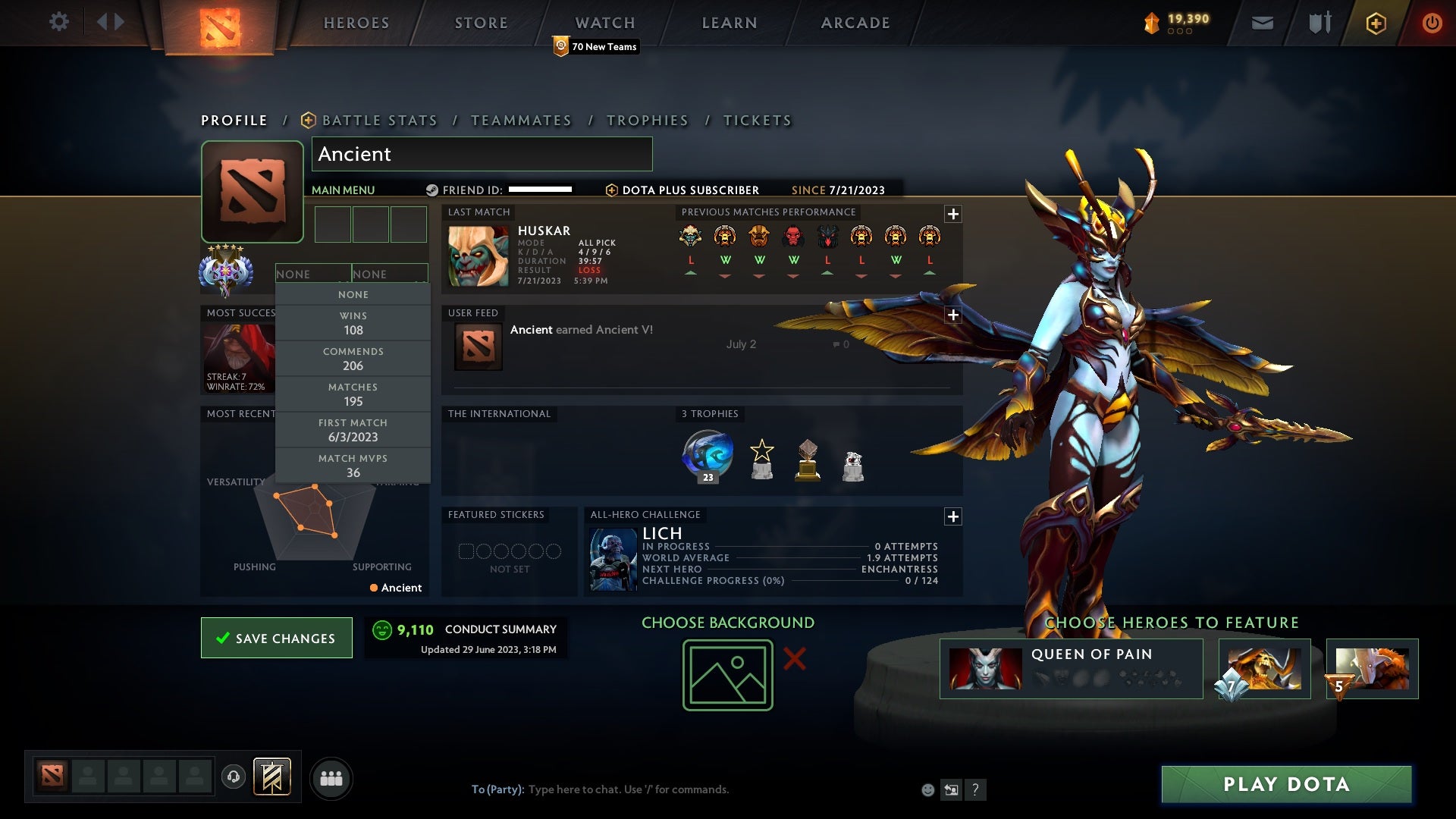Open the Arcade menu
Screen dimensions: 1456x819
point(854,23)
